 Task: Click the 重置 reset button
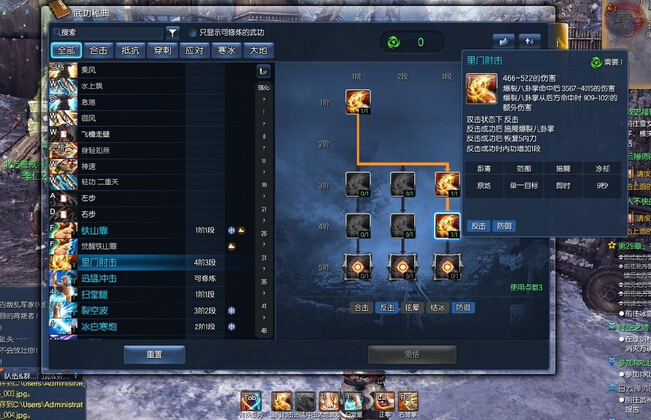click(x=152, y=354)
